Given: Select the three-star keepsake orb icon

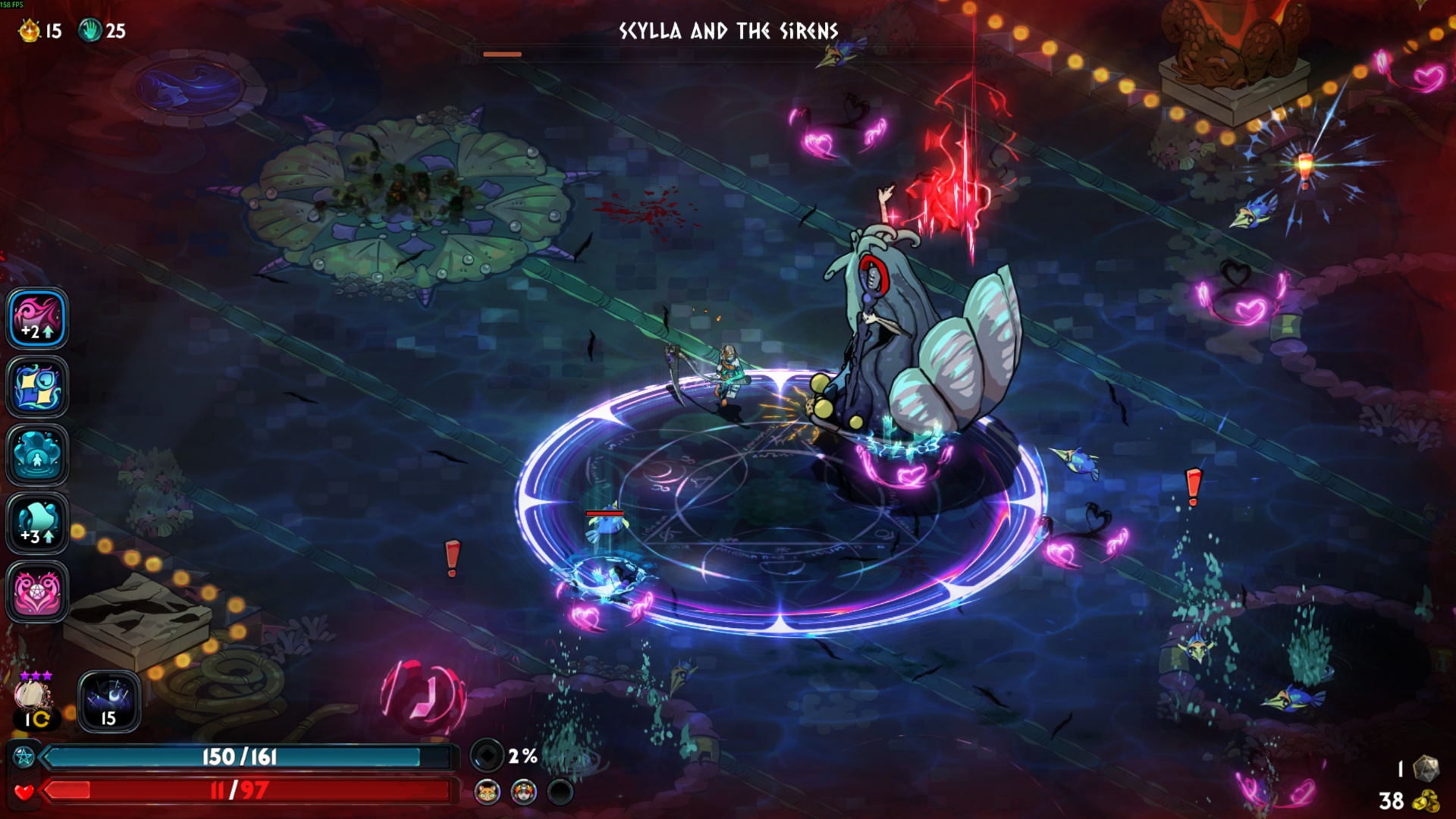Looking at the screenshot, I should point(33,695).
